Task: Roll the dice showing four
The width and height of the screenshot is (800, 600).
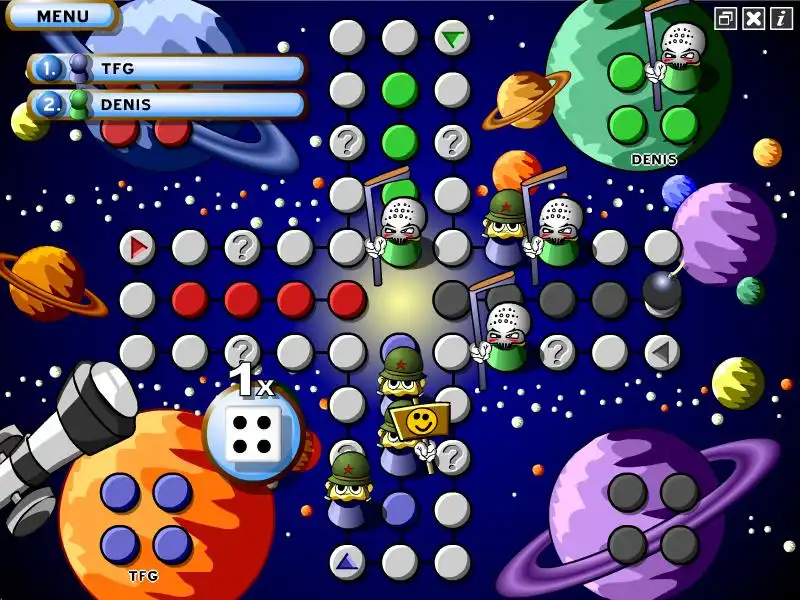Action: tap(253, 433)
